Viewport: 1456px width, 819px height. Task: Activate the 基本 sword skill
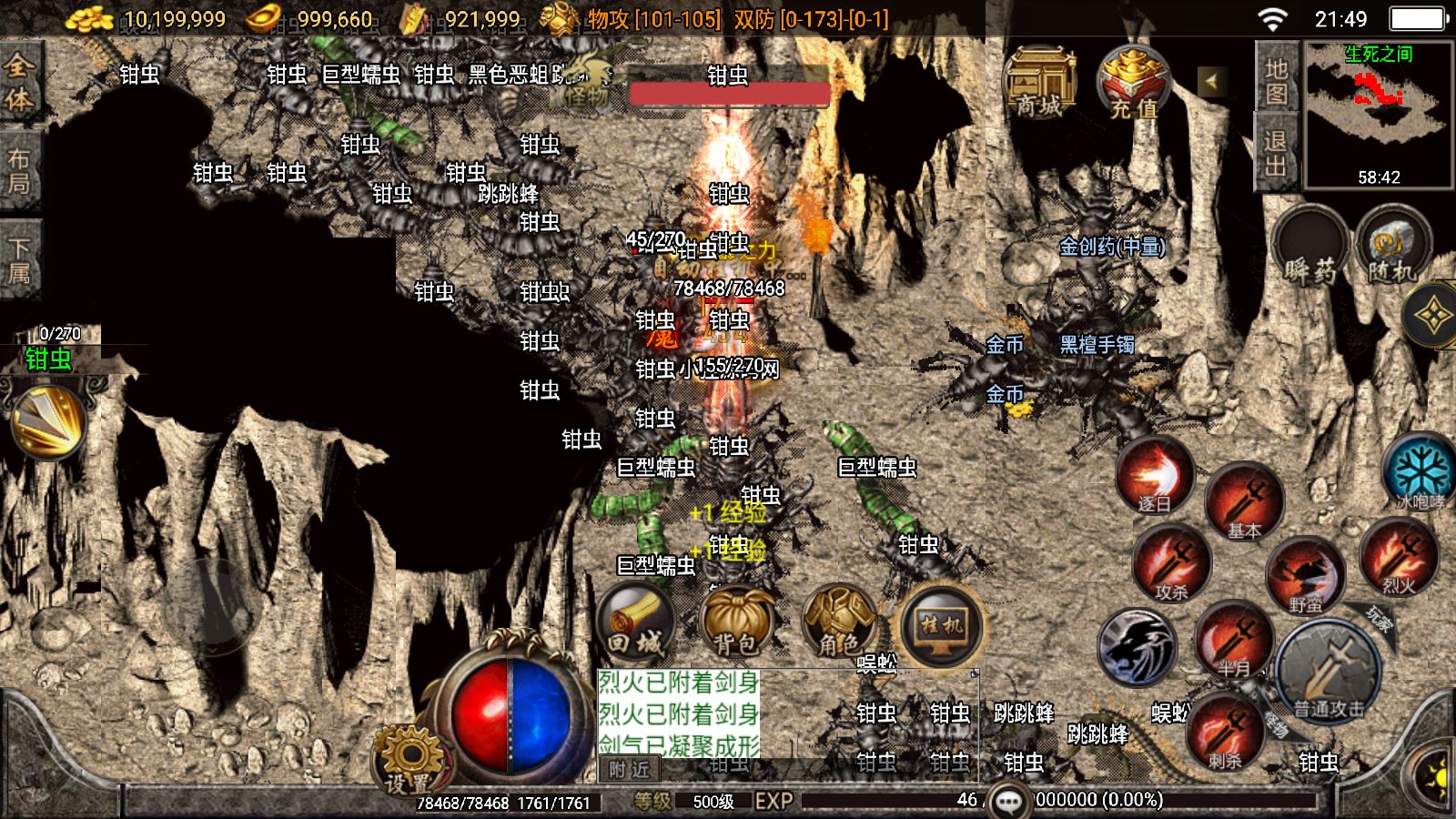[x=1243, y=503]
